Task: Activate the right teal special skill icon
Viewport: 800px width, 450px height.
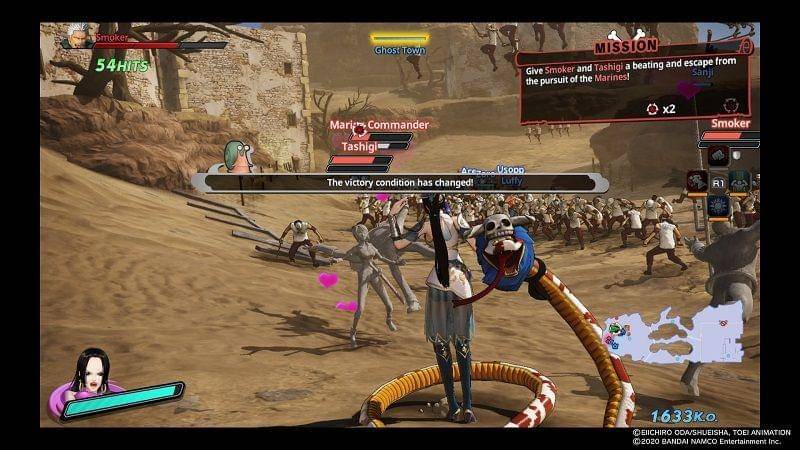Action: (x=739, y=182)
